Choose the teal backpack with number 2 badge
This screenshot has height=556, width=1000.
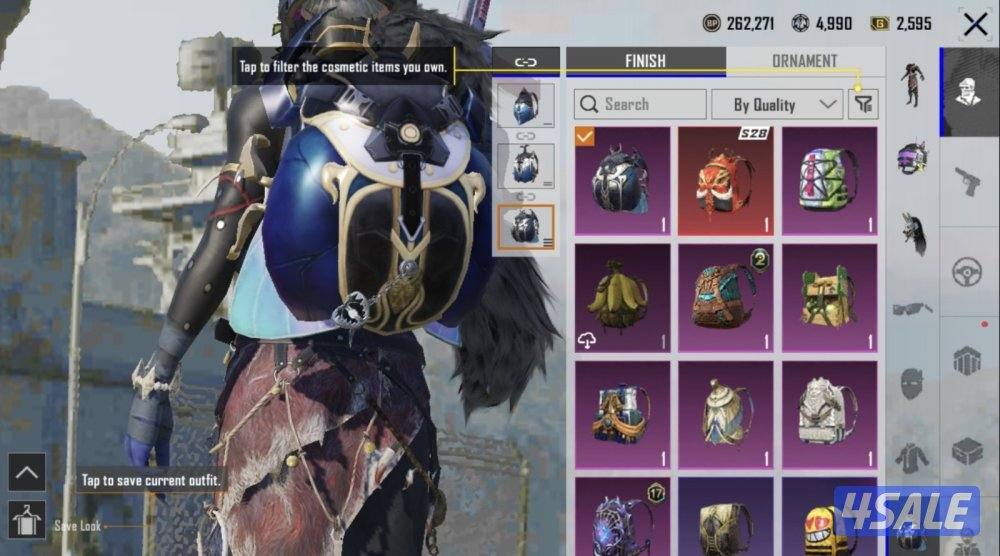click(725, 297)
